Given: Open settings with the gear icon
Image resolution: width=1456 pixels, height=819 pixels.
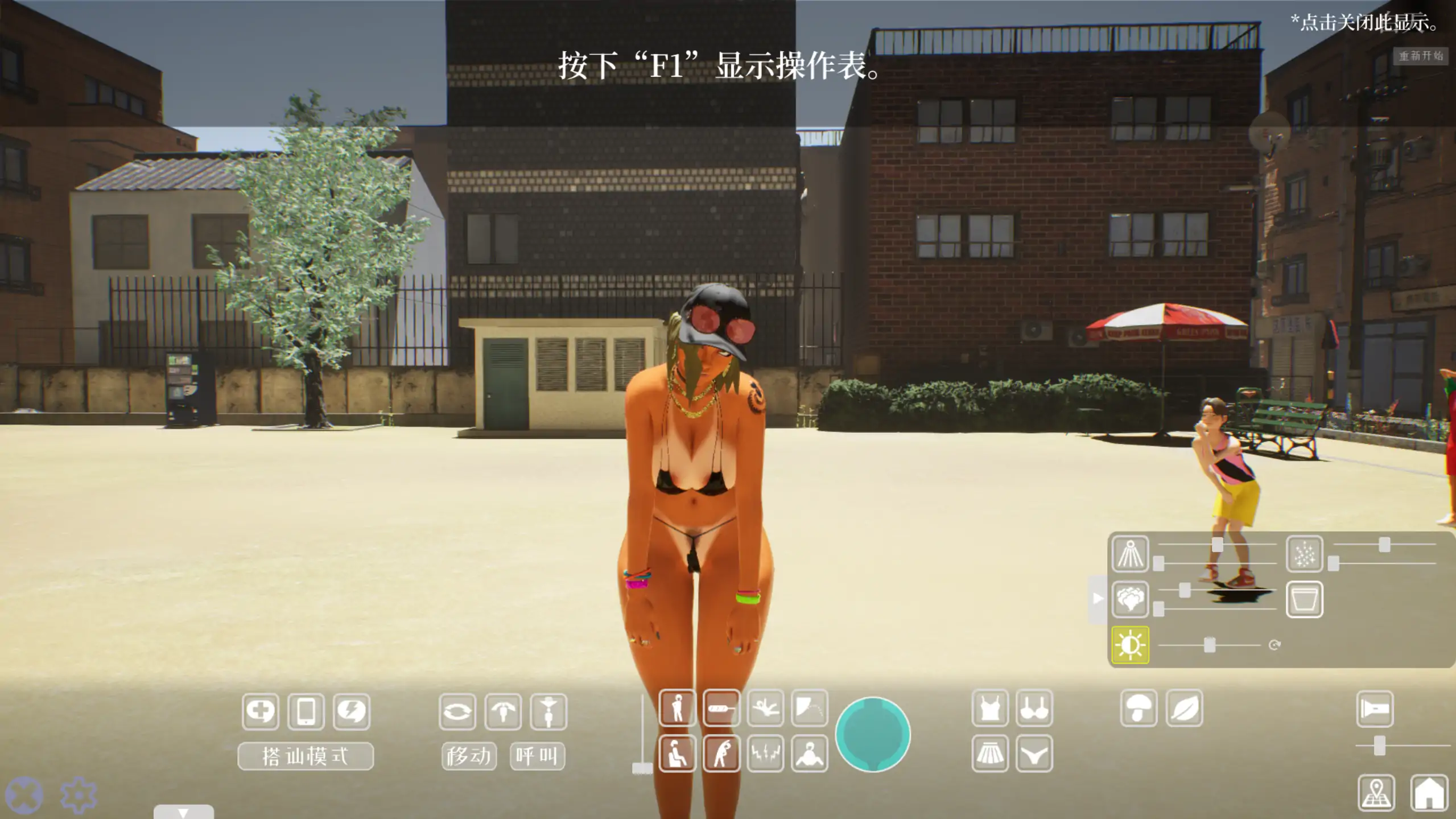Looking at the screenshot, I should tap(78, 795).
